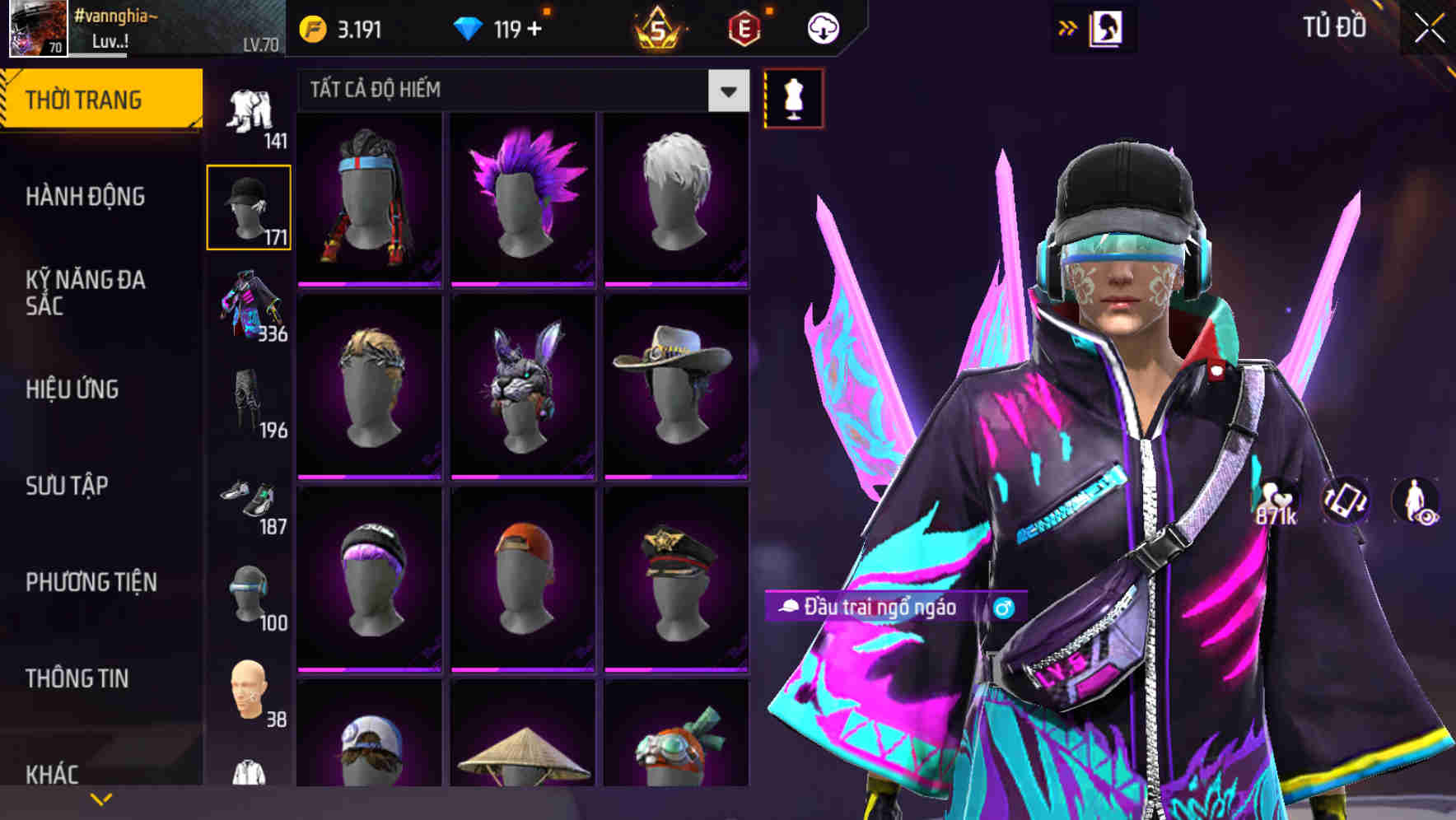Expand the sidebar with the bottom chevron

click(x=101, y=799)
